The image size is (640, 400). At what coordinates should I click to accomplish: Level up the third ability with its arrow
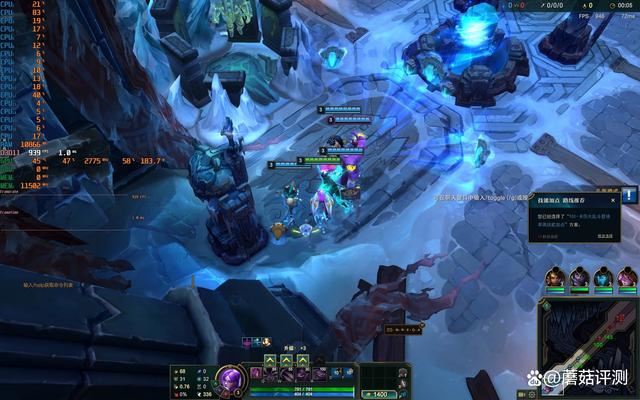pos(300,360)
